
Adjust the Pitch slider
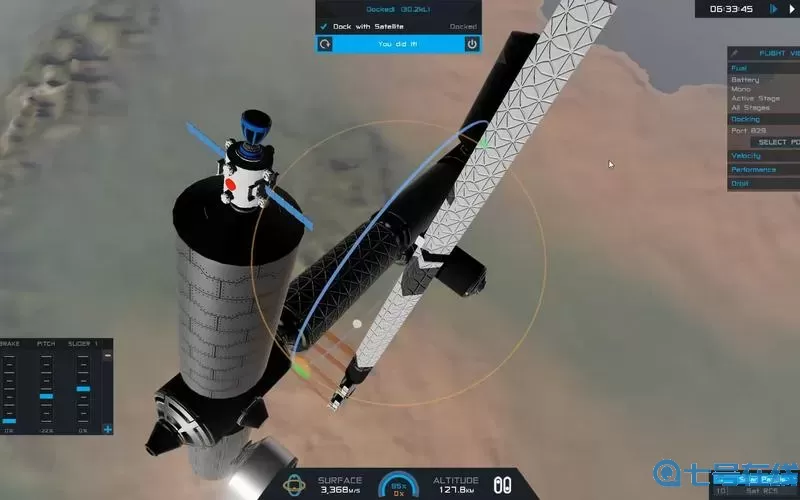[x=46, y=397]
